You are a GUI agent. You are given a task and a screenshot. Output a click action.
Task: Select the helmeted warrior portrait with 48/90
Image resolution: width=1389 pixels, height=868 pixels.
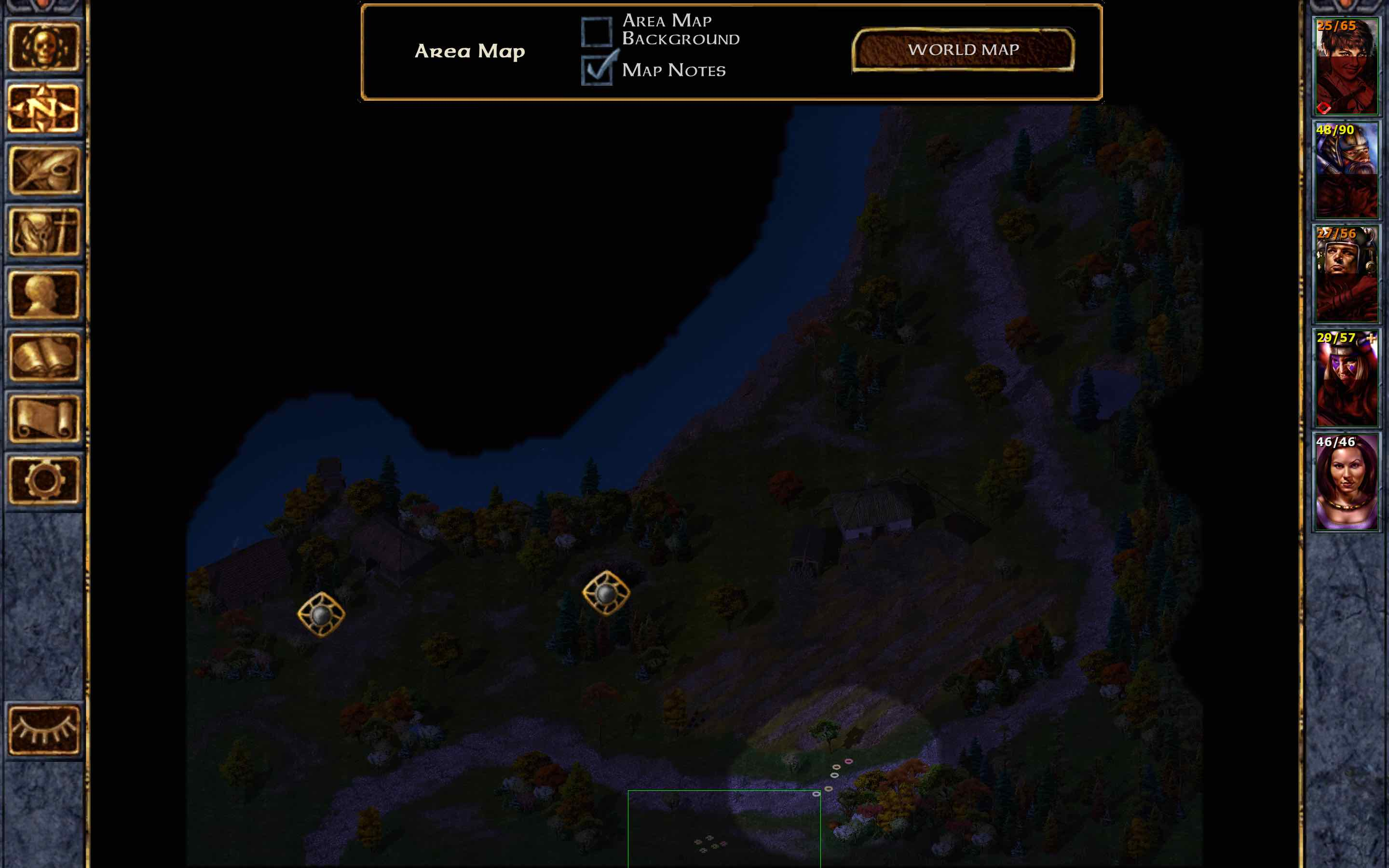click(1346, 169)
